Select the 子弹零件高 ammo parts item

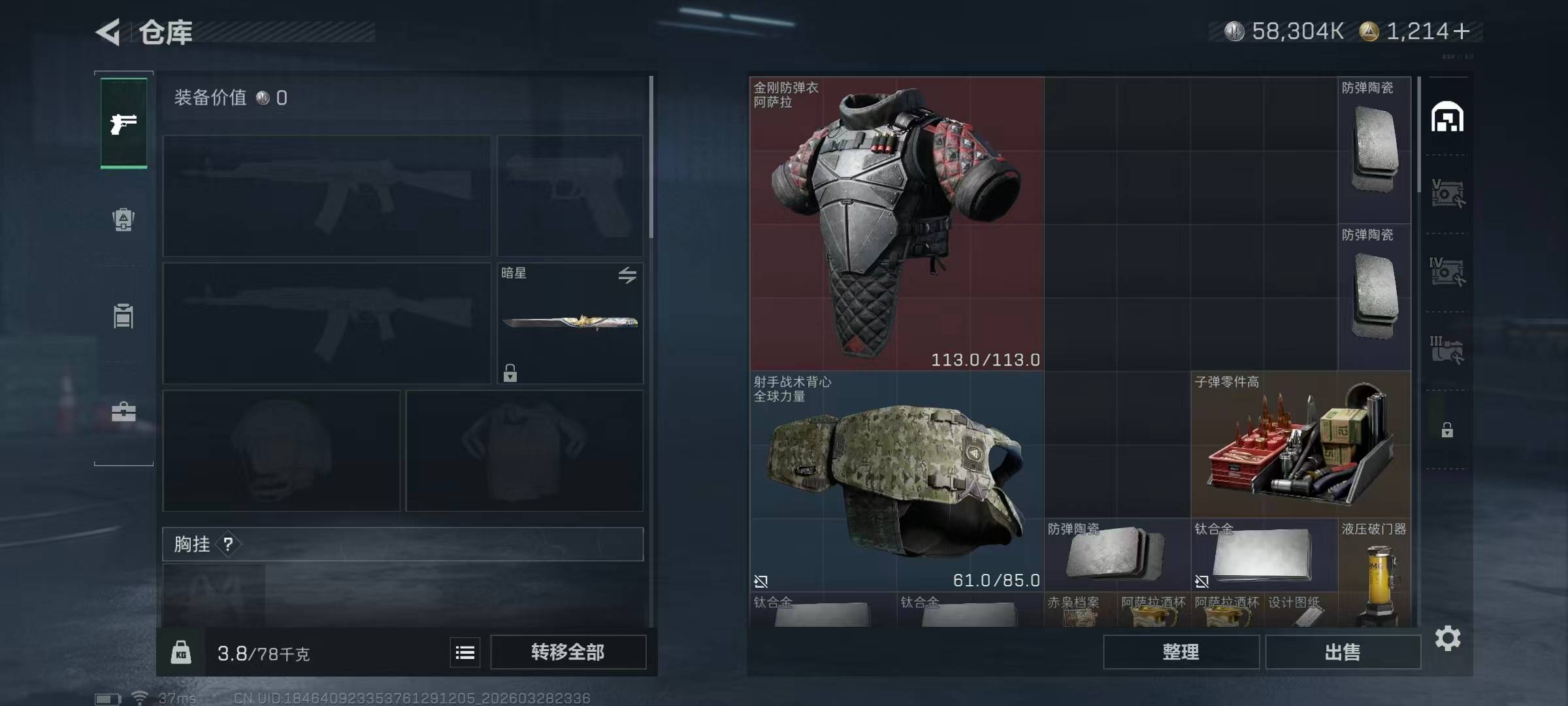tap(1300, 445)
